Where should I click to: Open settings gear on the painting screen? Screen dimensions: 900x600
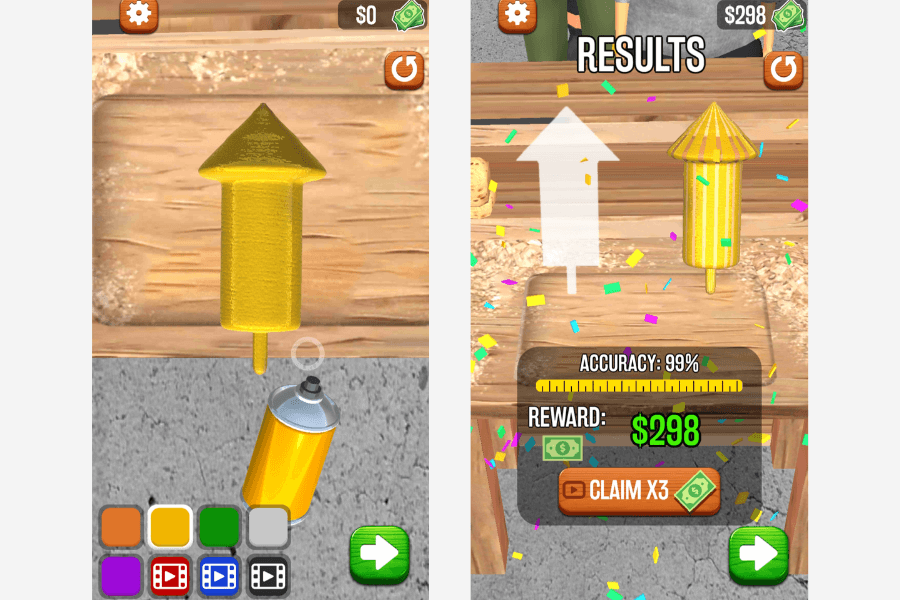(x=139, y=14)
